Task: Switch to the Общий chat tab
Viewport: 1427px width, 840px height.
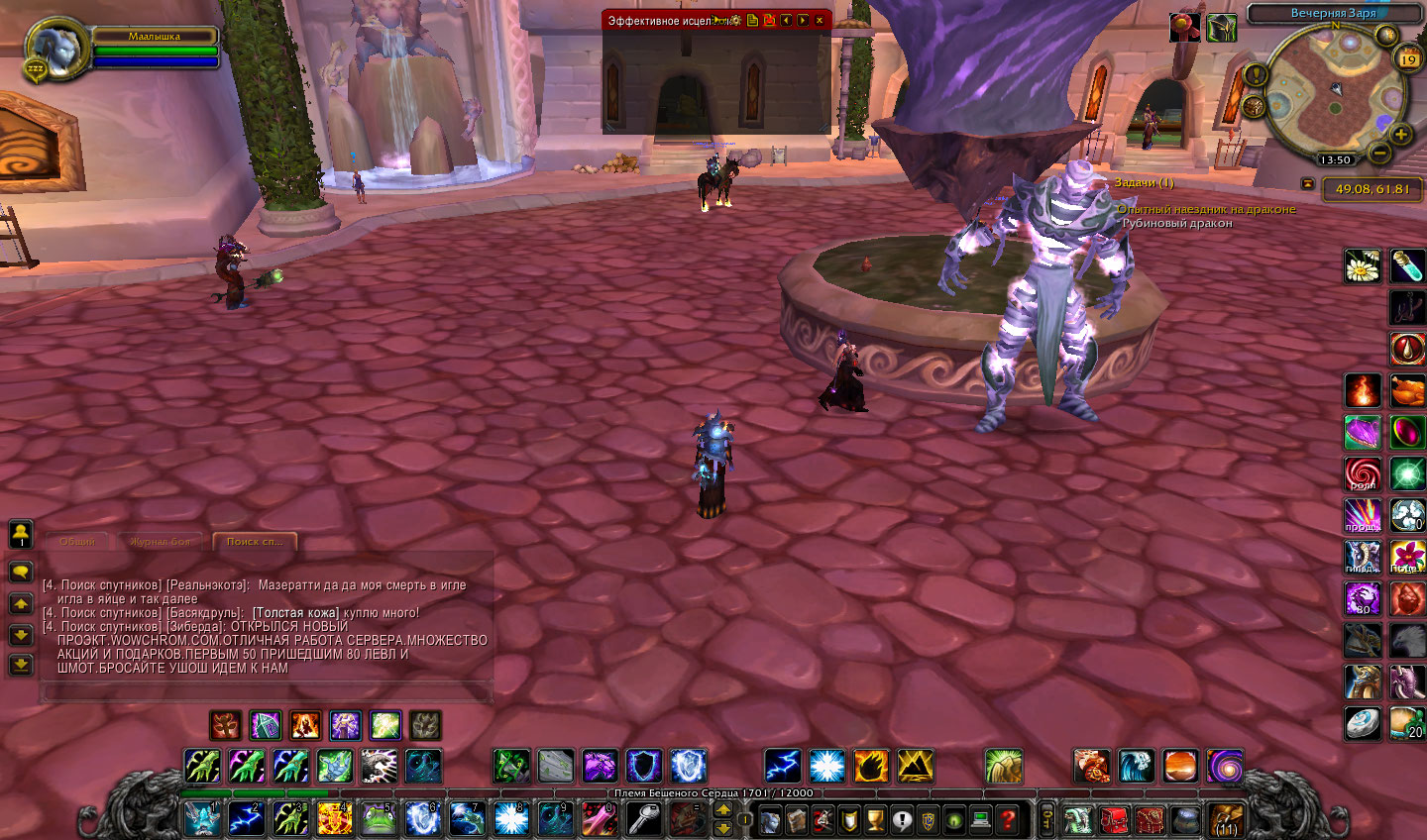Action: point(77,542)
